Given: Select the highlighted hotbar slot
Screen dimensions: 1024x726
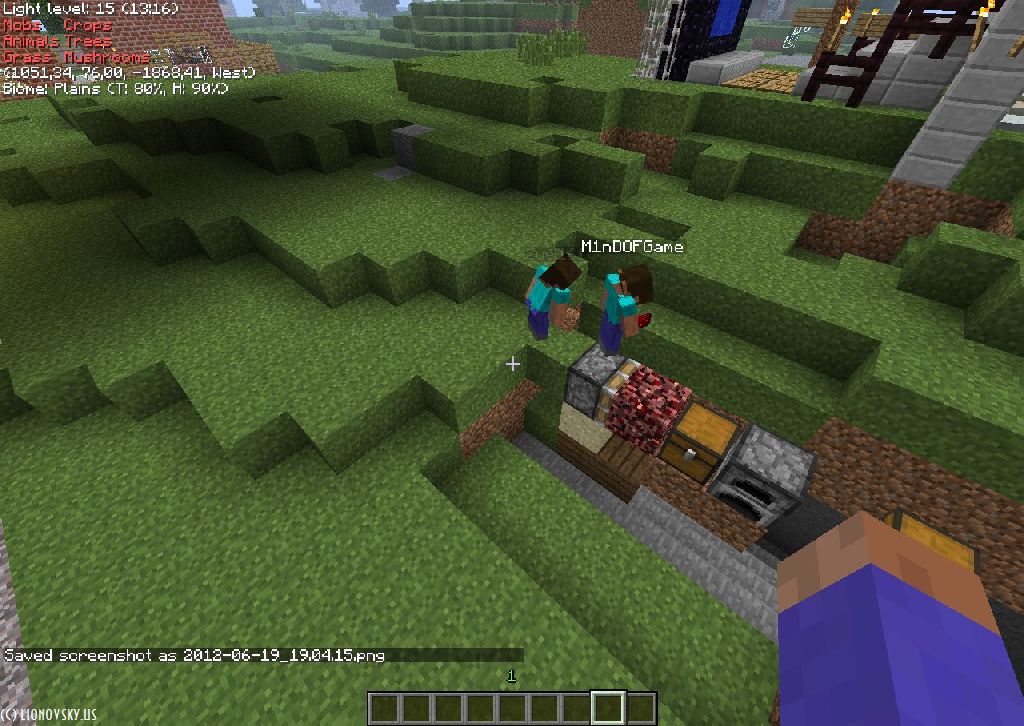Looking at the screenshot, I should [x=608, y=708].
